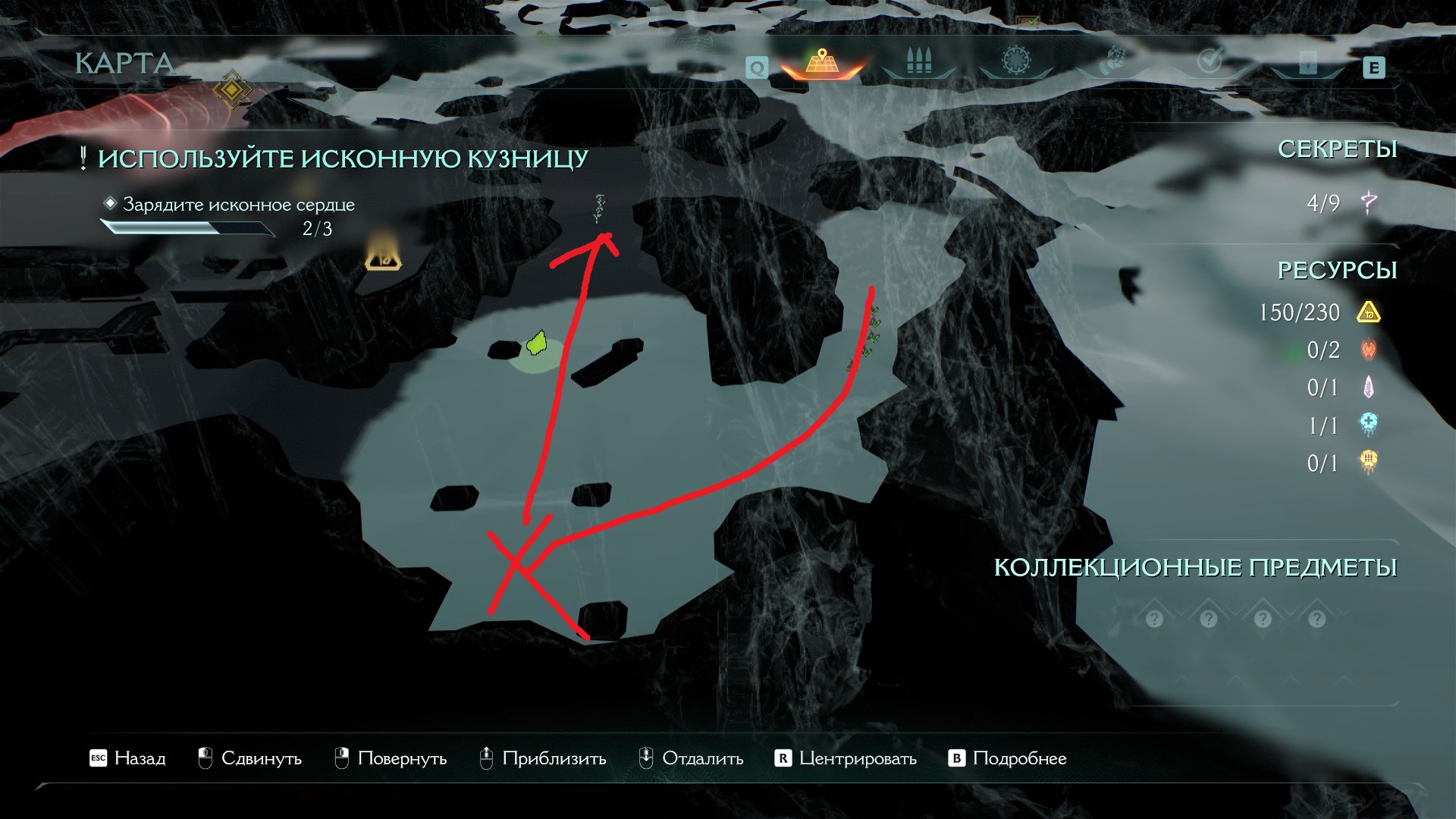Click the red ruby resource icon

(1369, 350)
